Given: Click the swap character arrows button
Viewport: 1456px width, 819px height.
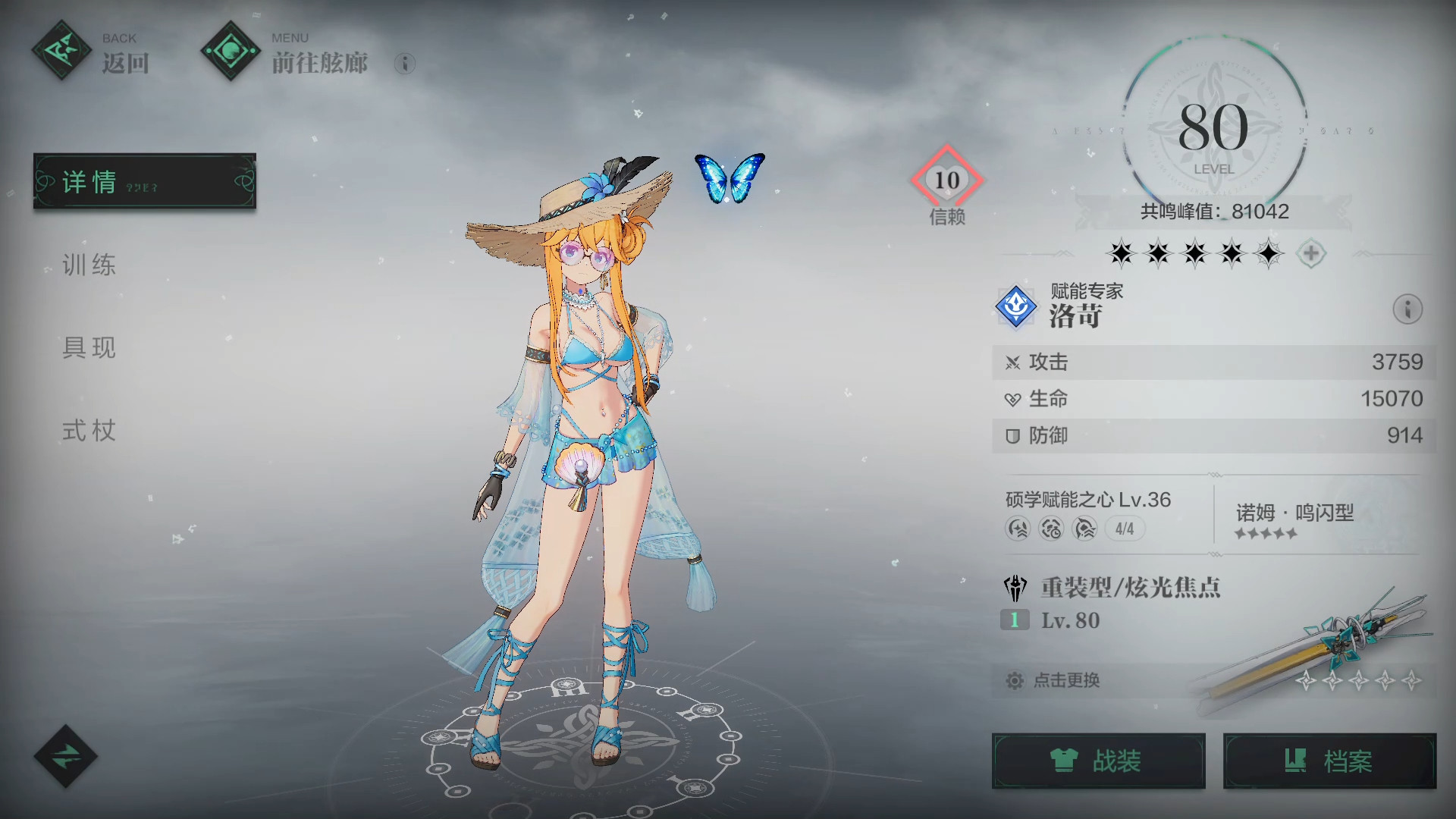Looking at the screenshot, I should point(65,756).
